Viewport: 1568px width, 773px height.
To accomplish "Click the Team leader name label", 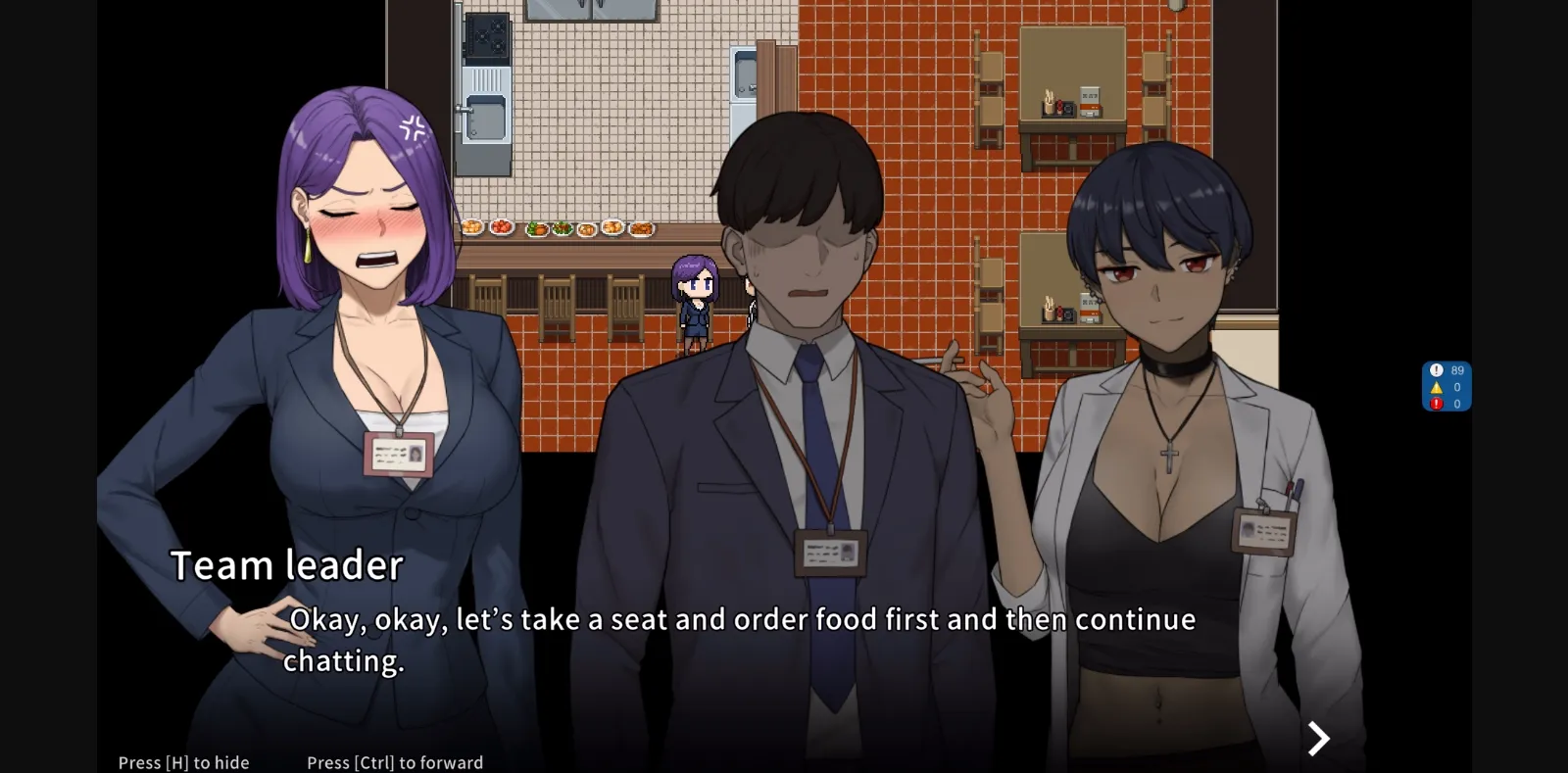I will pyautogui.click(x=286, y=564).
